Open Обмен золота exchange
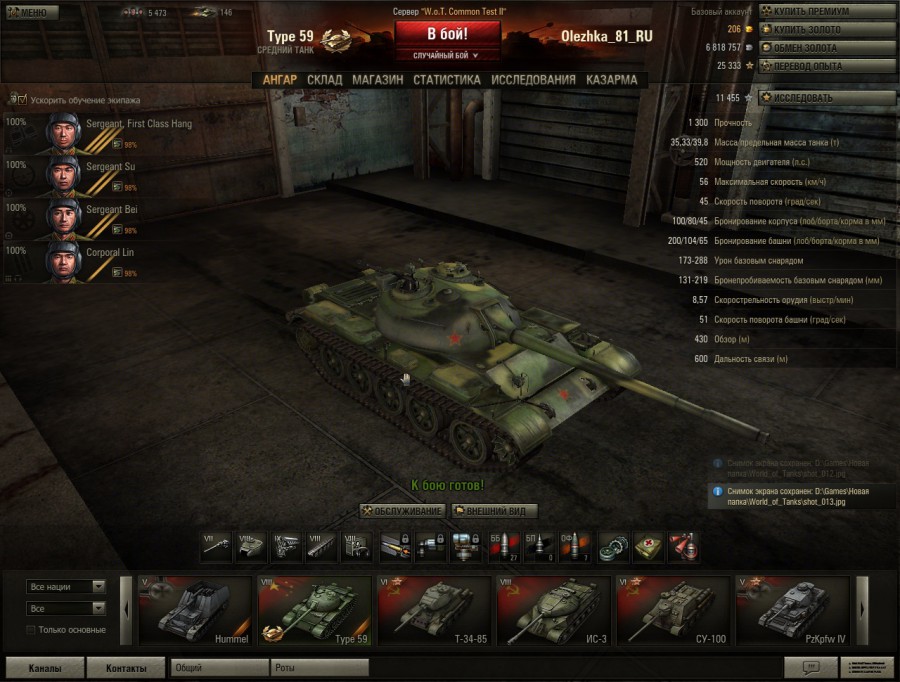The height and width of the screenshot is (682, 900). 827,47
